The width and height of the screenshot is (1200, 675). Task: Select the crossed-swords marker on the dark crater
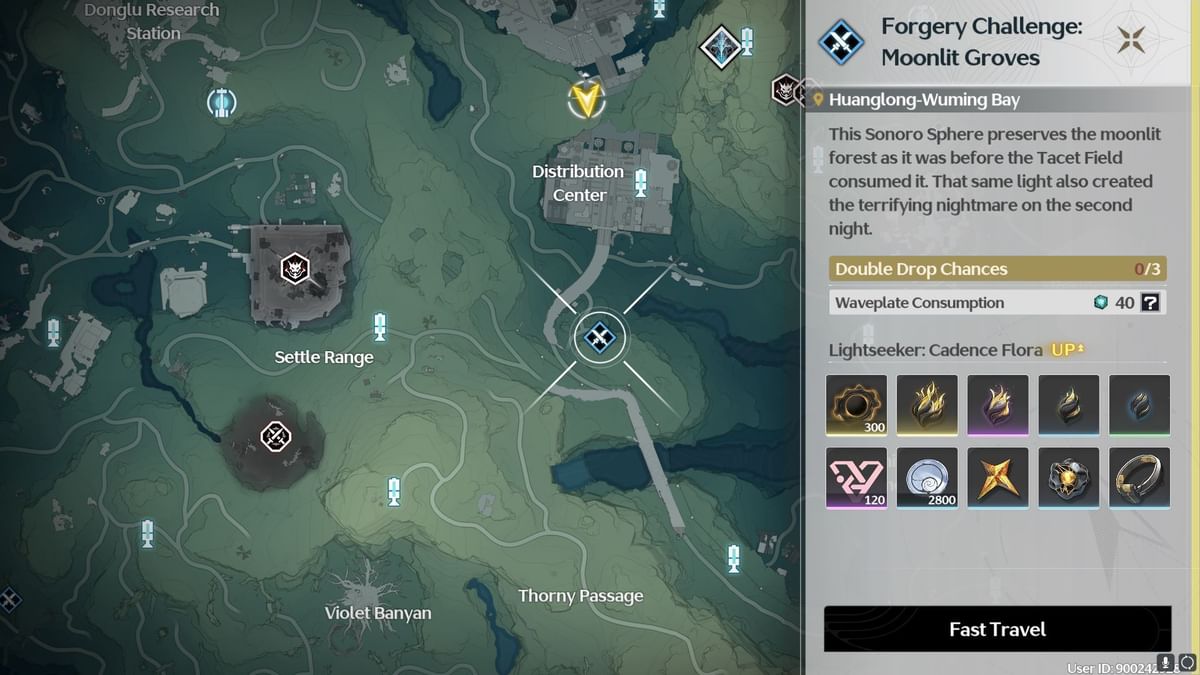(275, 436)
